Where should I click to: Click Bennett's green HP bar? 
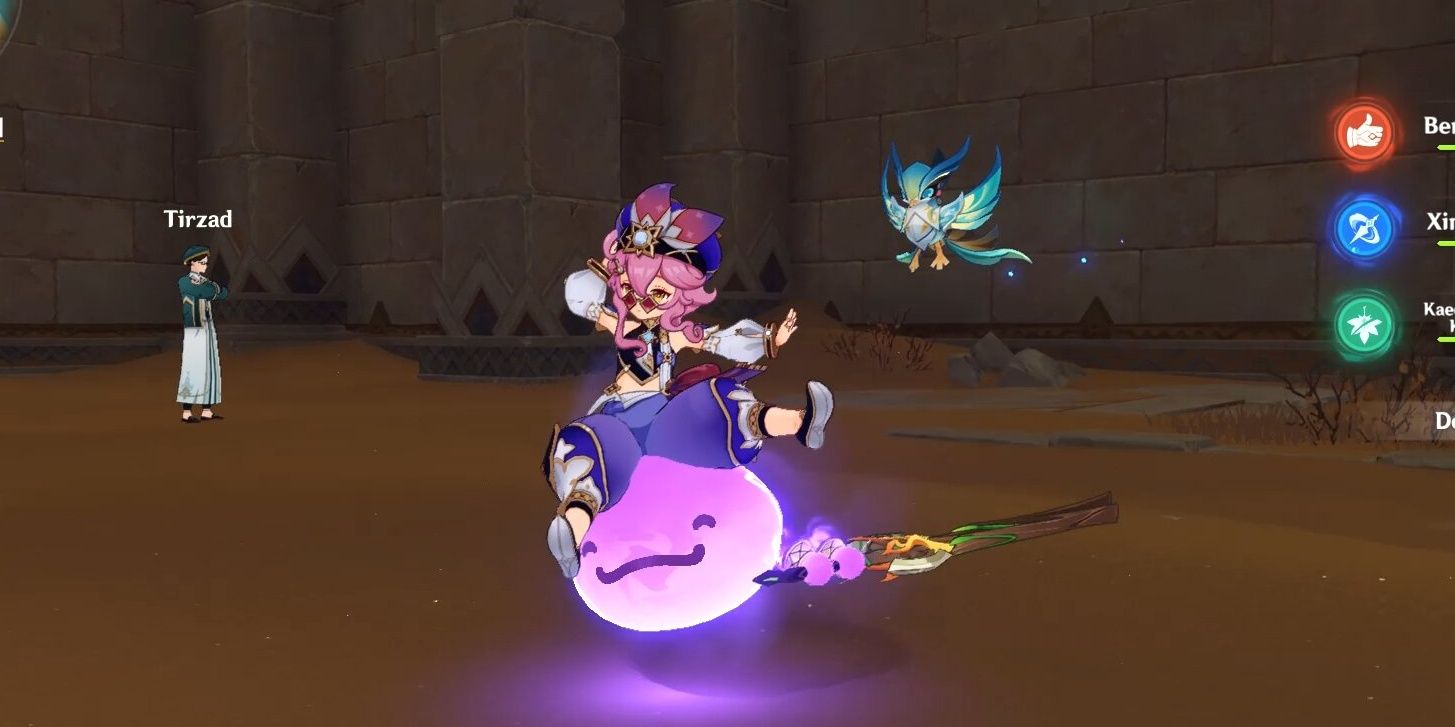click(1446, 146)
